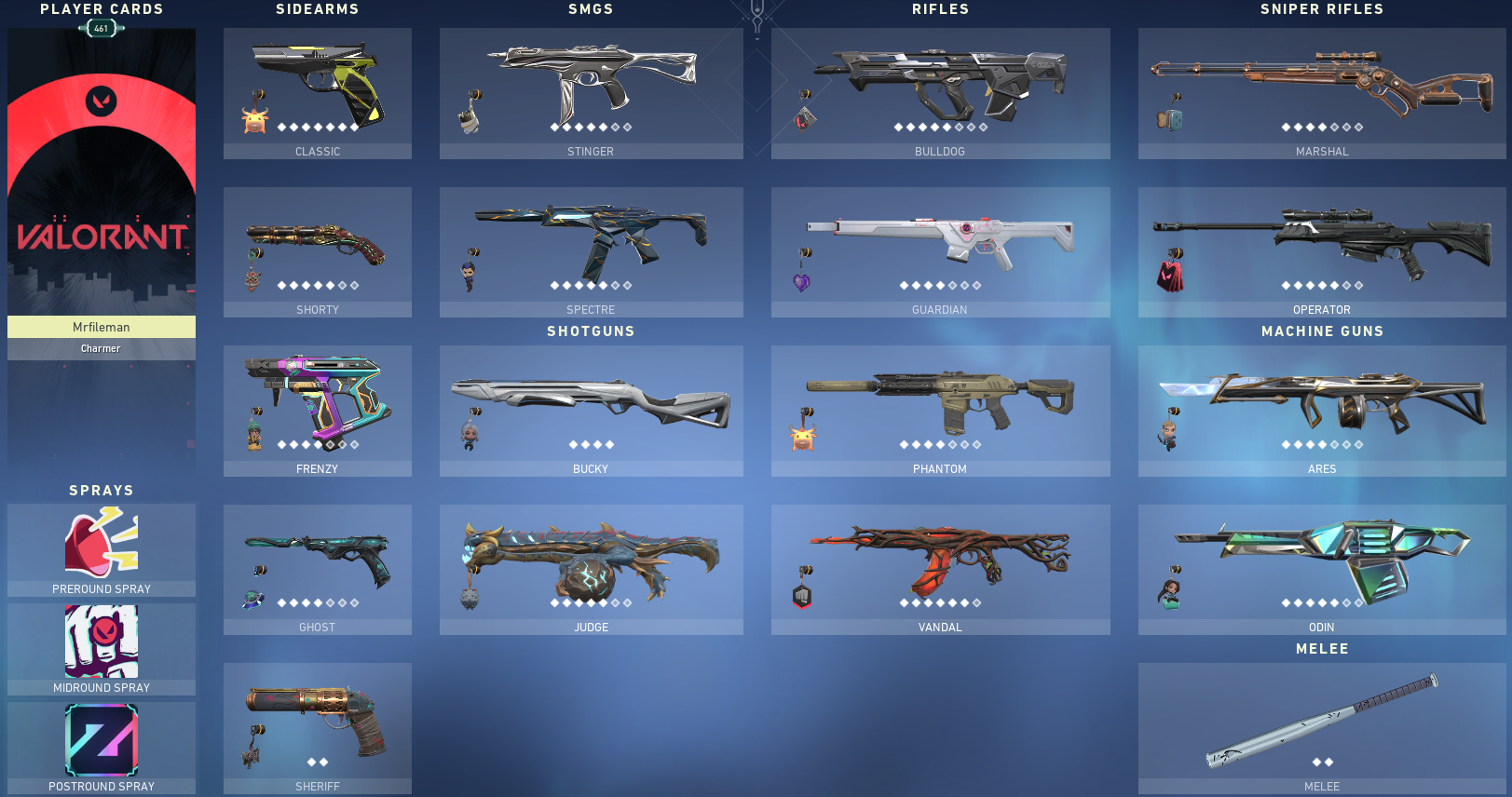
Task: Click the glowing Z Postround spray
Action: (x=101, y=740)
